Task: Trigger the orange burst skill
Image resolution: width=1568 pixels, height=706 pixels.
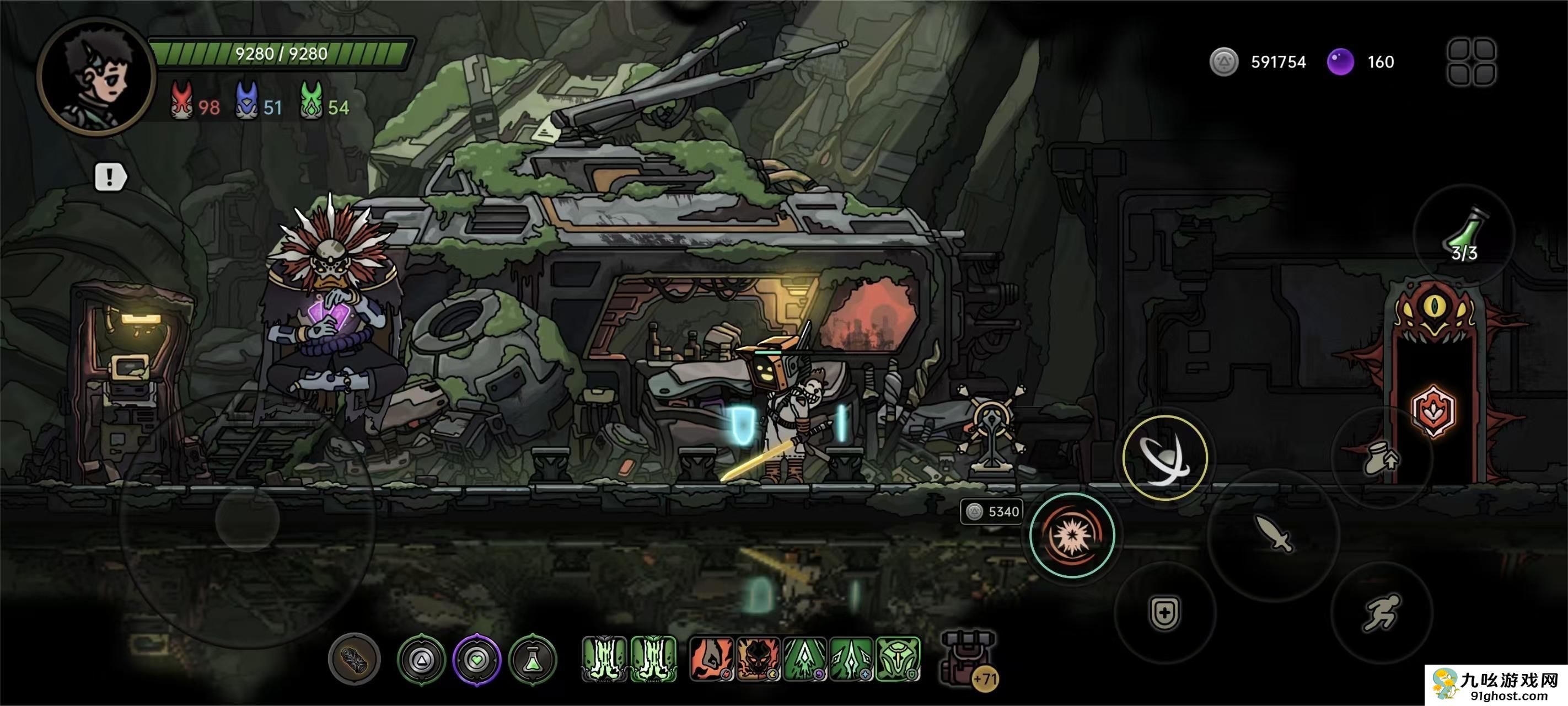Action: click(x=1071, y=535)
